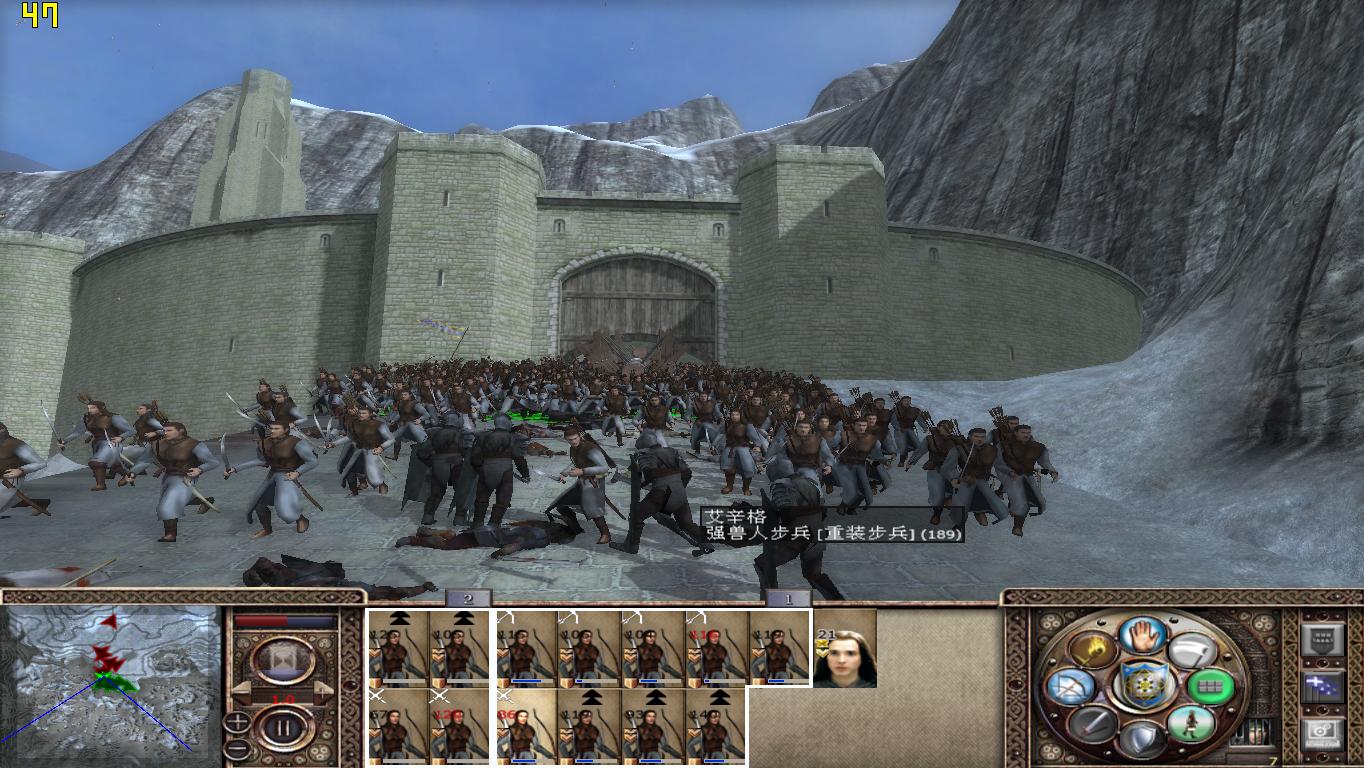Open group formations with the green grid button
The width and height of the screenshot is (1364, 768).
[x=1210, y=687]
